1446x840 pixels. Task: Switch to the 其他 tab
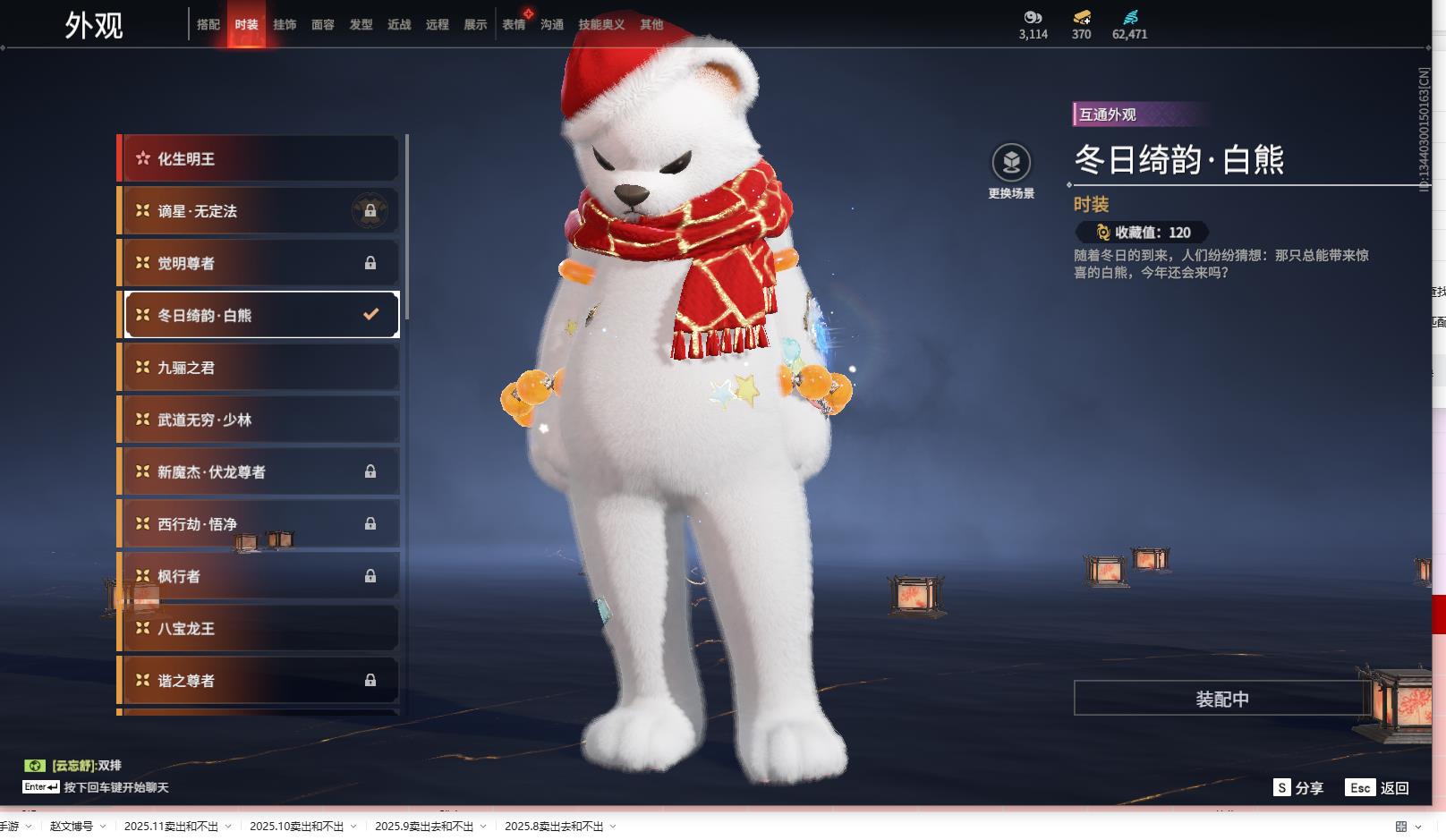[x=651, y=25]
